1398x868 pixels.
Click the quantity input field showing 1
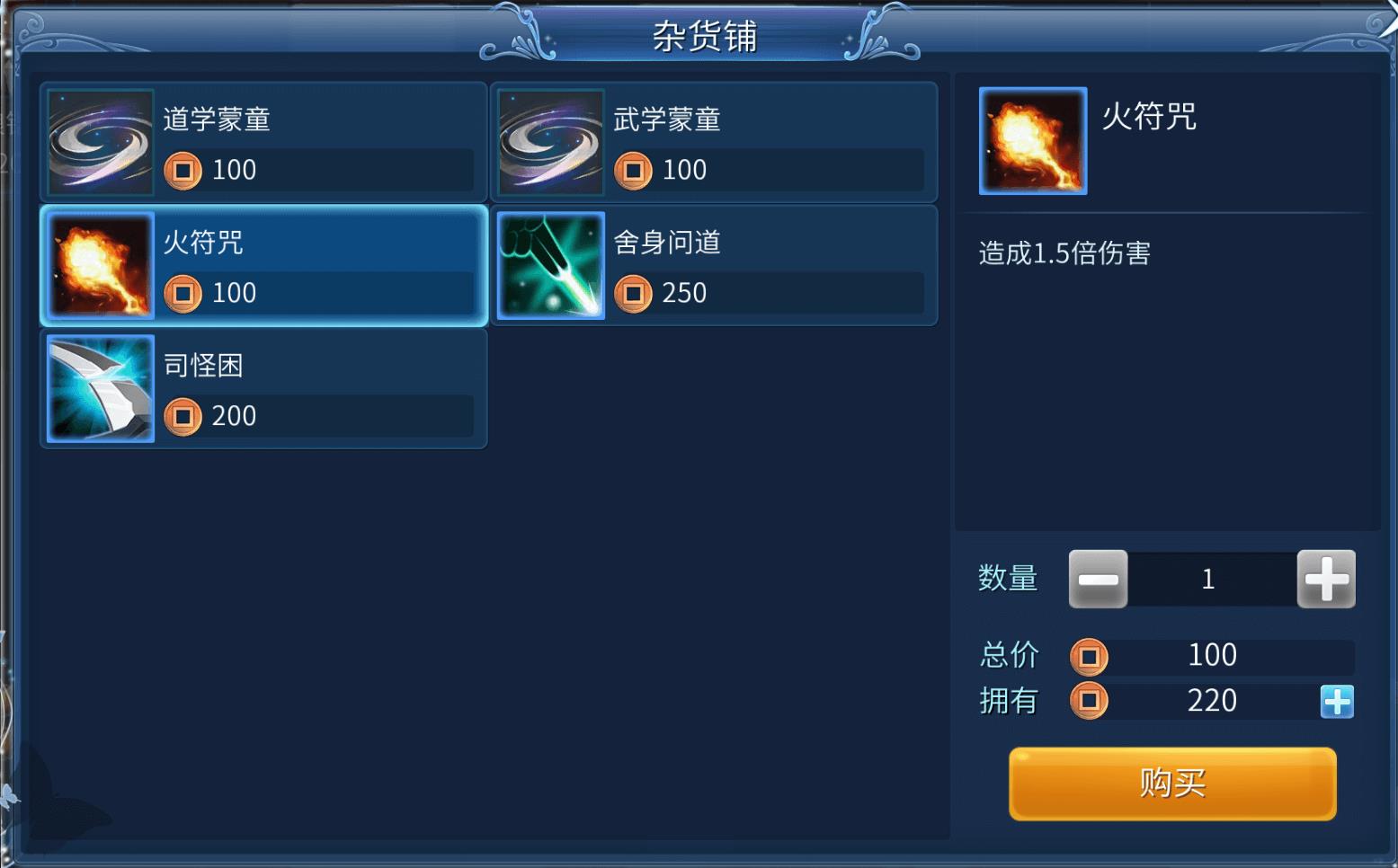[1210, 579]
